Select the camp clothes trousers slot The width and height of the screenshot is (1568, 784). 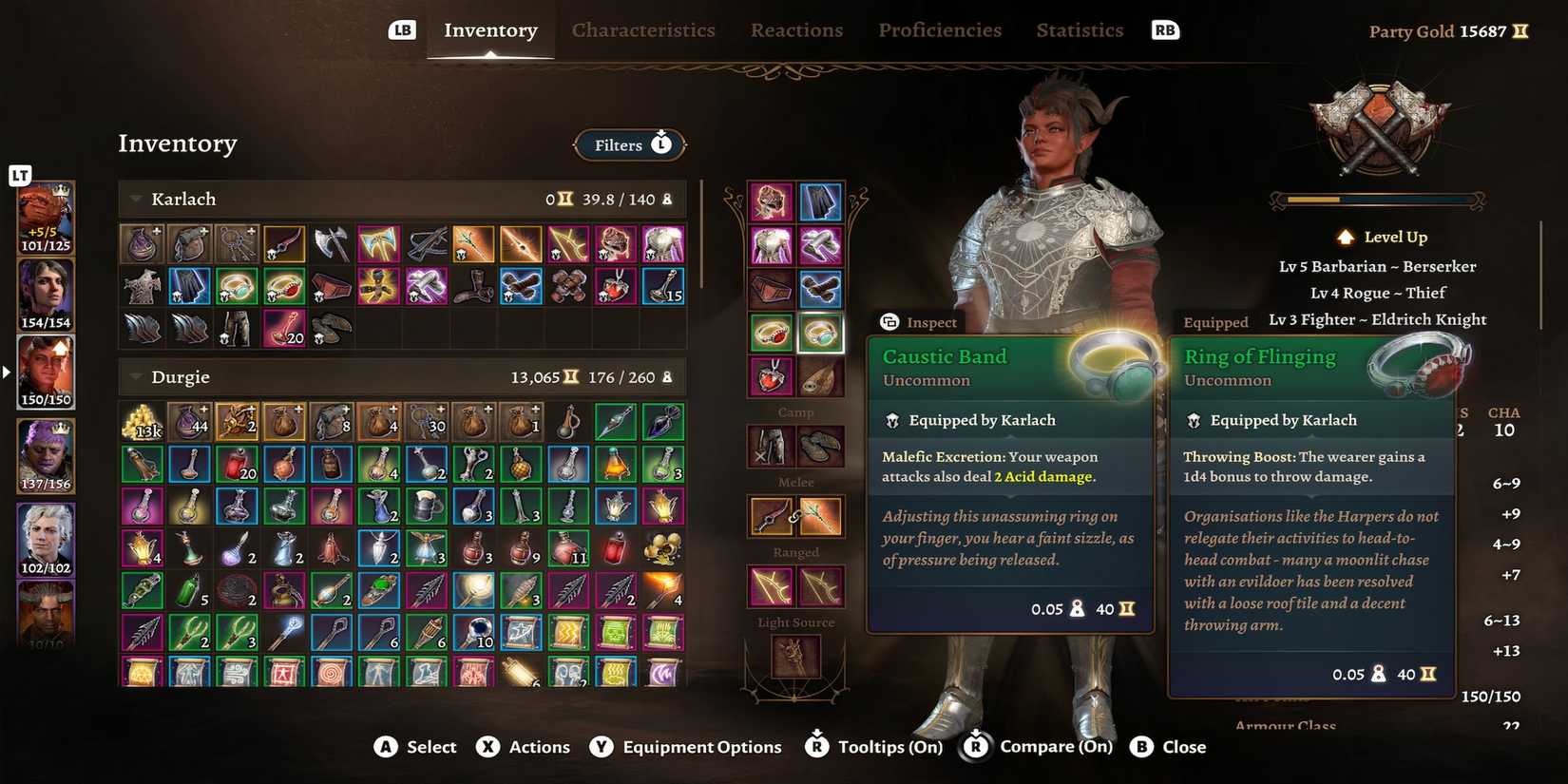[x=770, y=447]
